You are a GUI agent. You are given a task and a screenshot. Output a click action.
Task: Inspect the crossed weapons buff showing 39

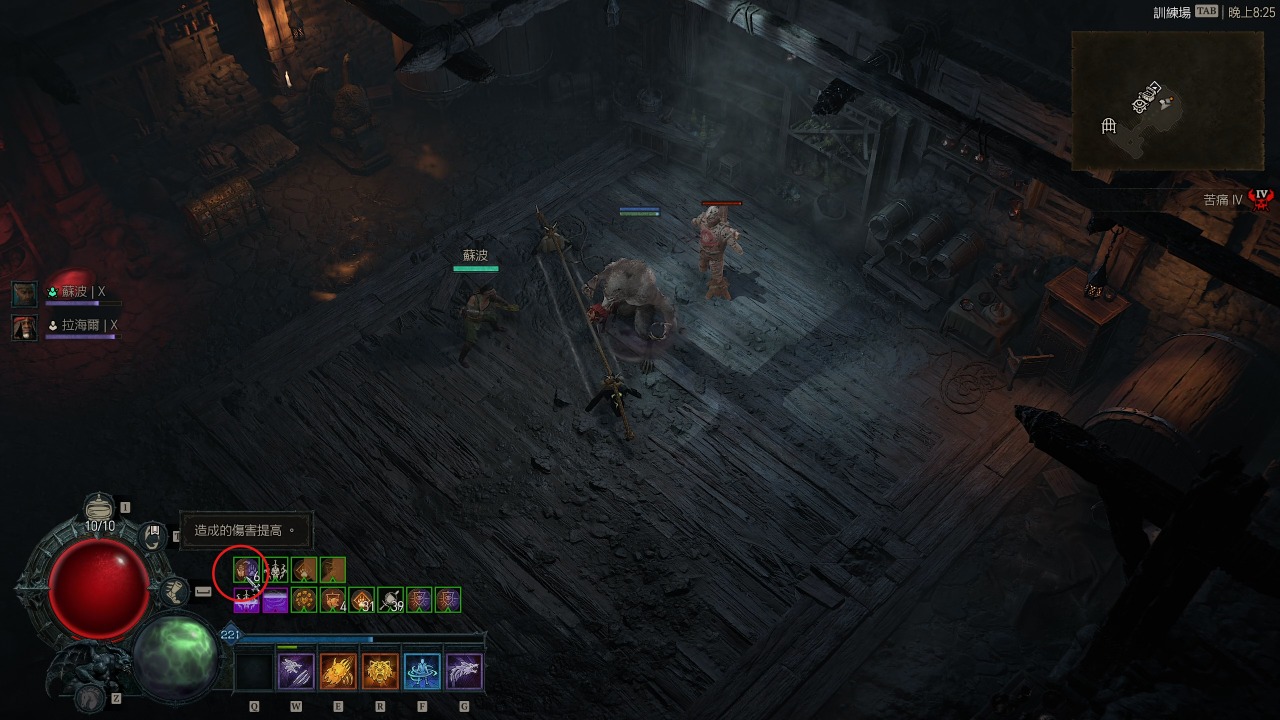point(391,600)
